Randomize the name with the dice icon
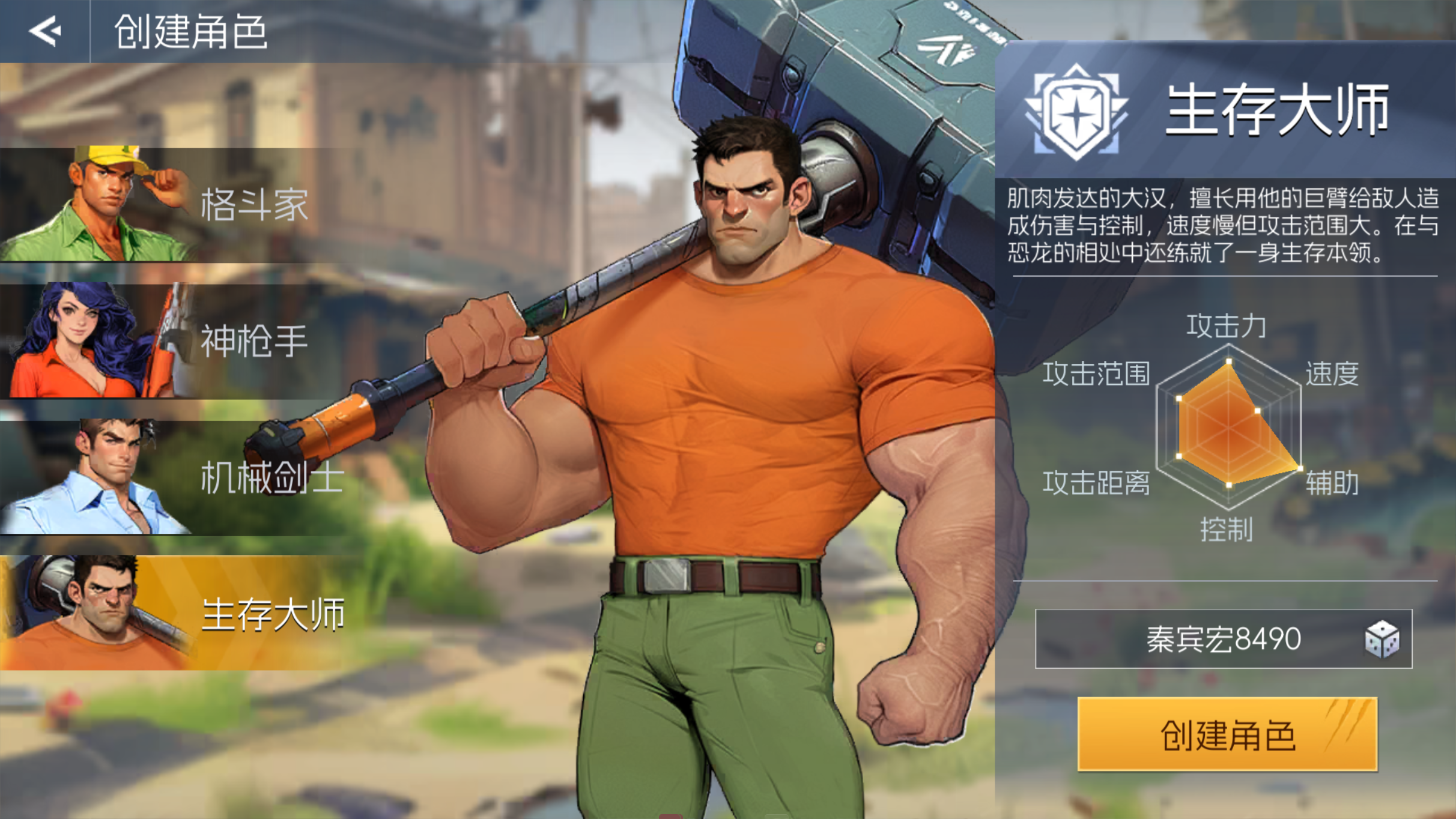 click(1382, 639)
